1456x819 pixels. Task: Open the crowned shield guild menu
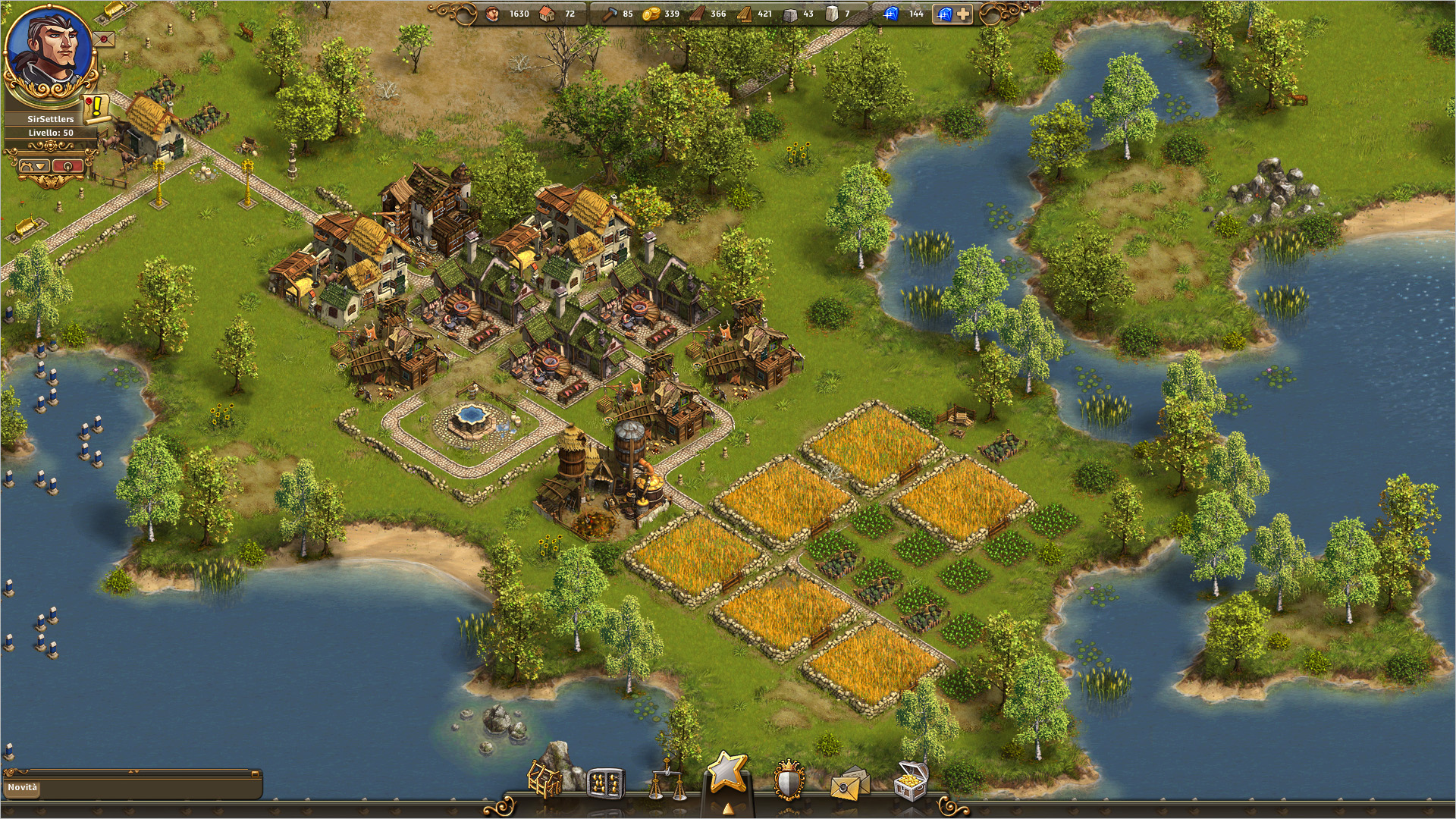(789, 781)
